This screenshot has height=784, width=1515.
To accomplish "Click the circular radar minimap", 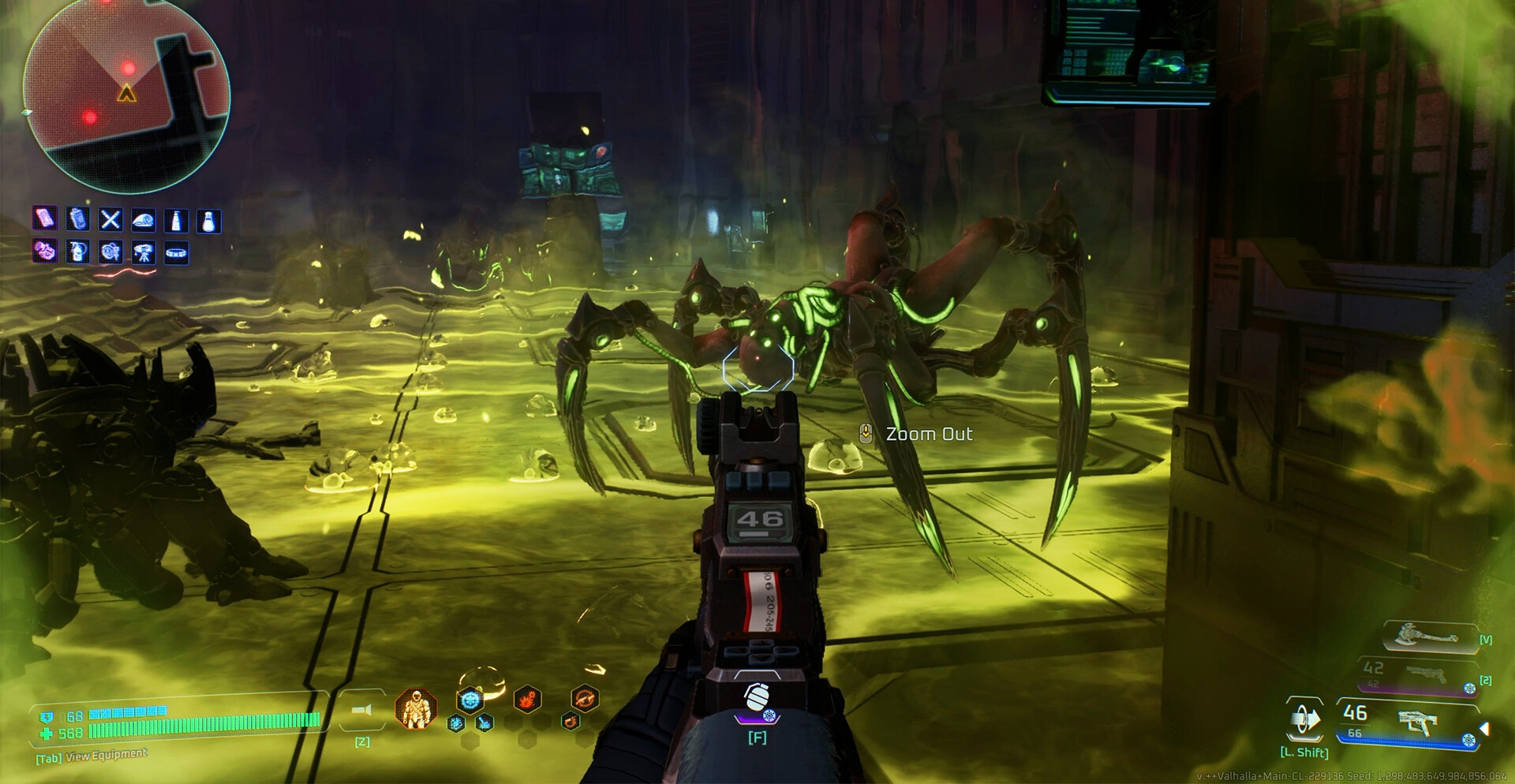I will (126, 93).
